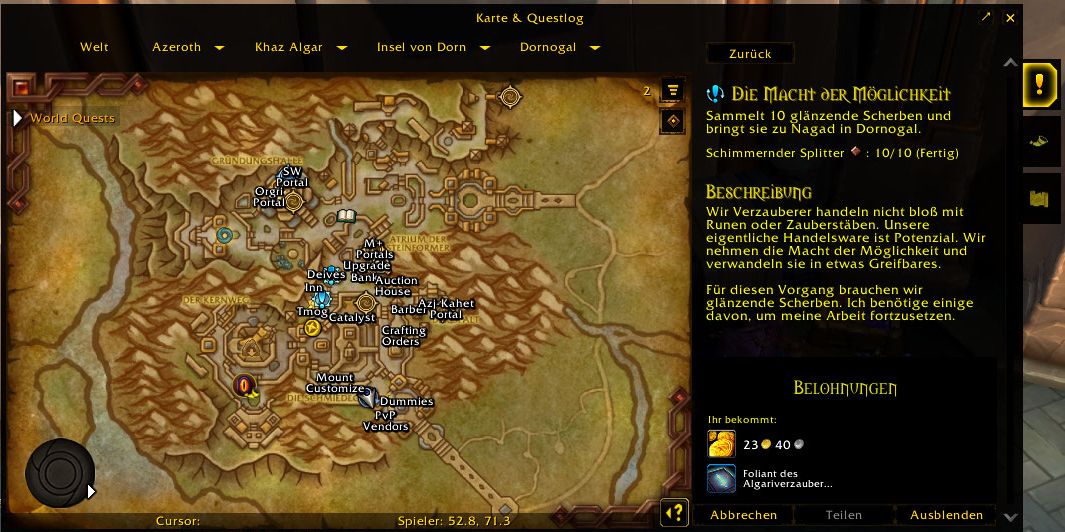Abandon the quest via Abbrechen
This screenshot has width=1065, height=532.
point(743,515)
